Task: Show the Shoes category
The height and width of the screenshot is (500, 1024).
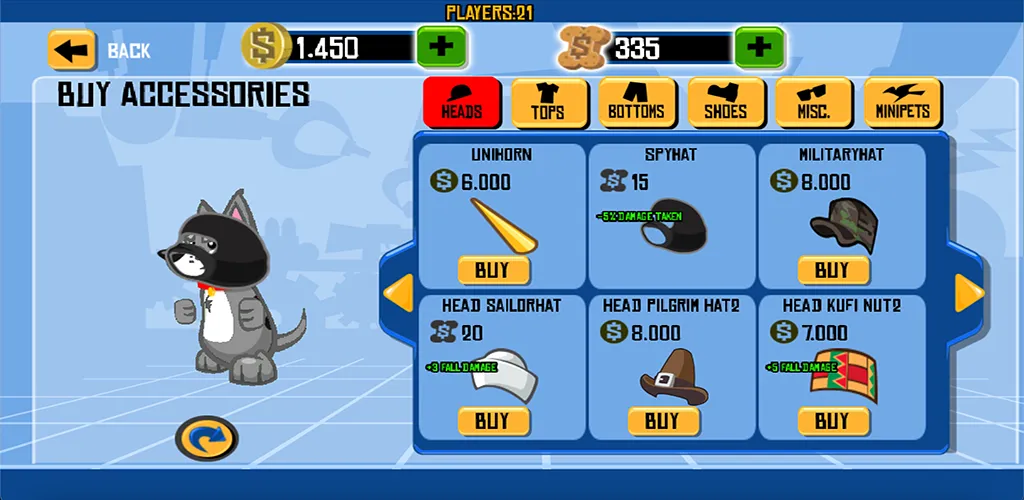Action: 725,103
